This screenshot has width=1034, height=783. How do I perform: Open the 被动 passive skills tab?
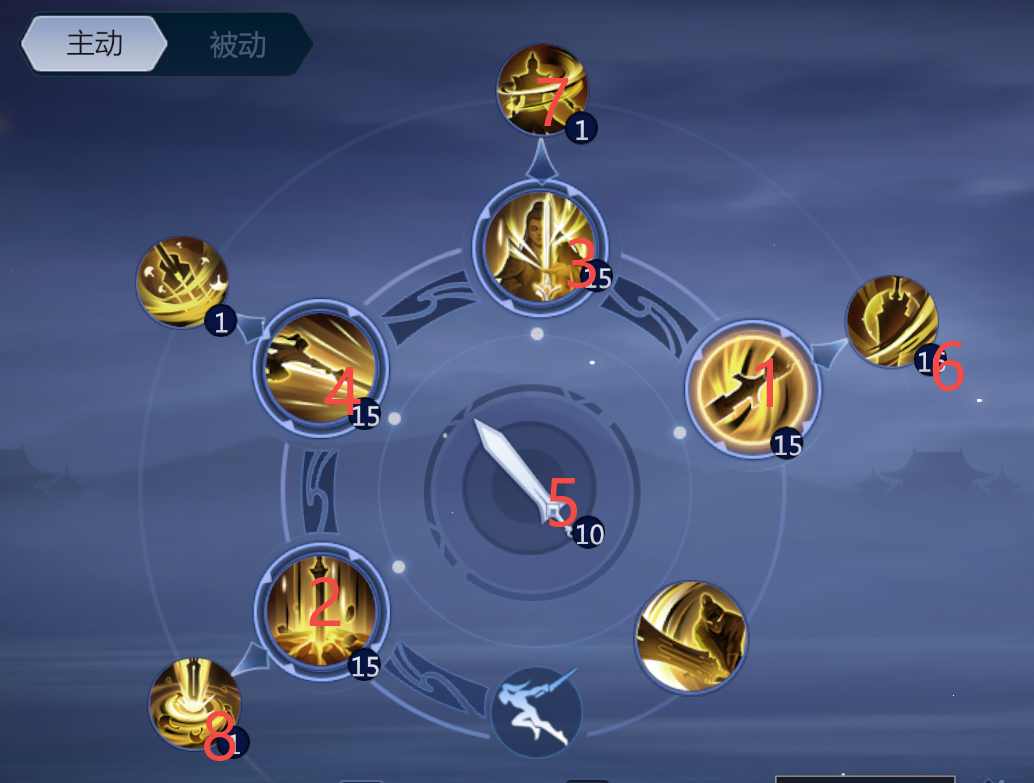point(237,45)
